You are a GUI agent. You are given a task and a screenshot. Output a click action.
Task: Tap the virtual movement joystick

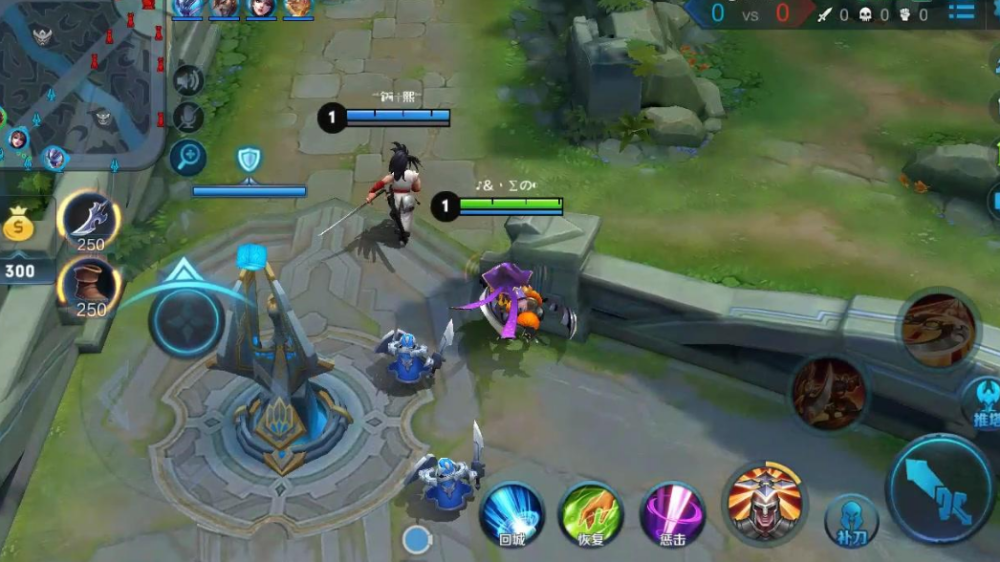tap(186, 322)
